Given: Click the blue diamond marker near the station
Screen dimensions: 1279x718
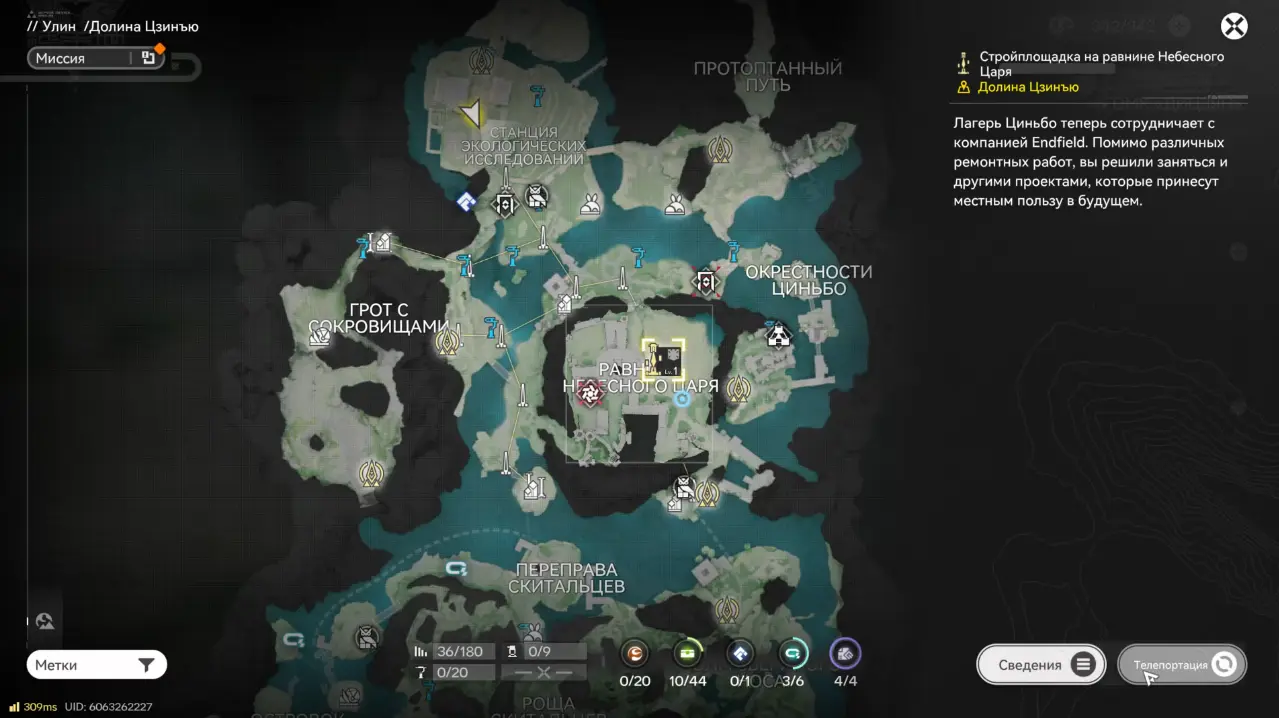Looking at the screenshot, I should pos(465,202).
